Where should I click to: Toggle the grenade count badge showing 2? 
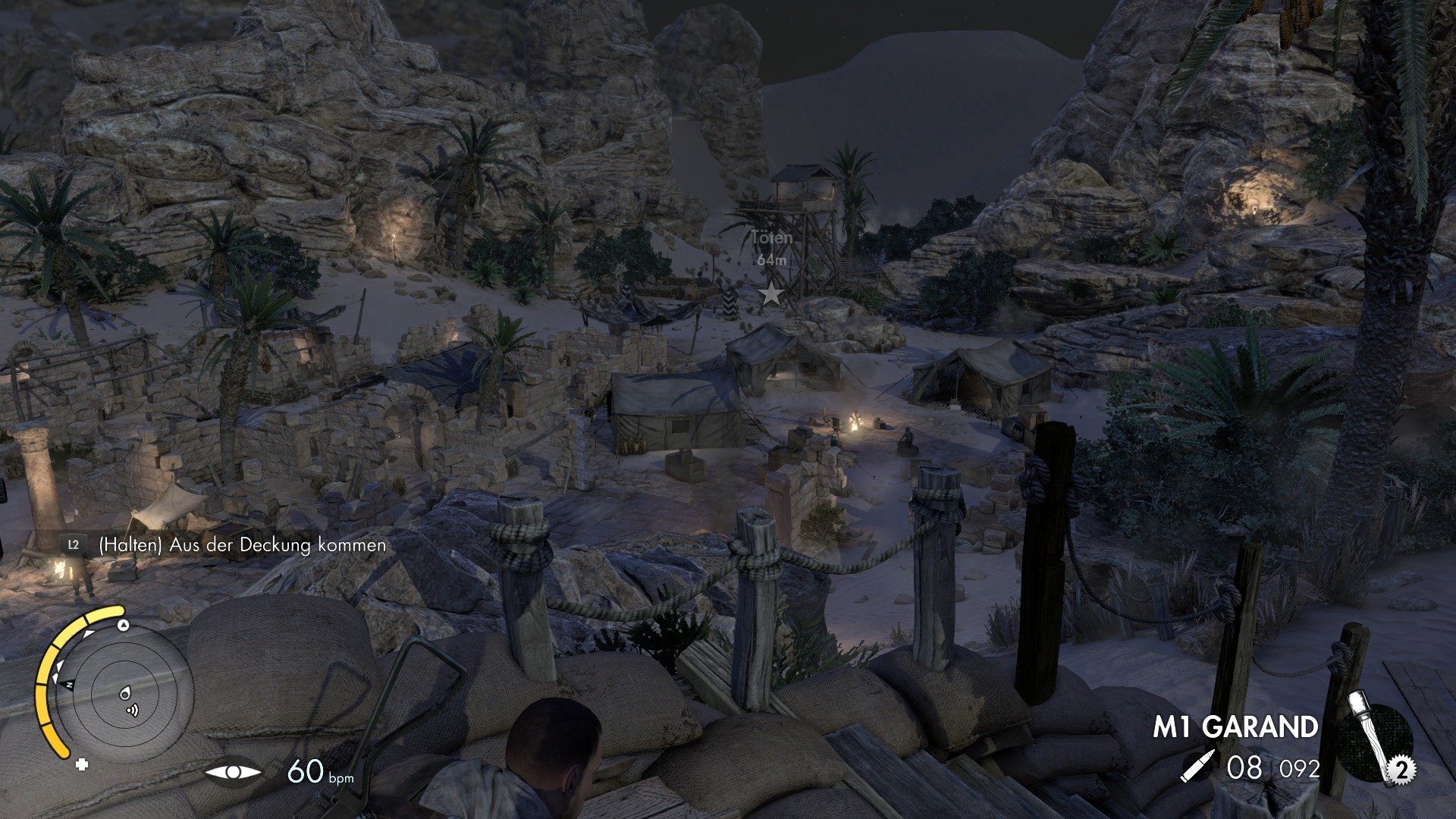[1401, 768]
